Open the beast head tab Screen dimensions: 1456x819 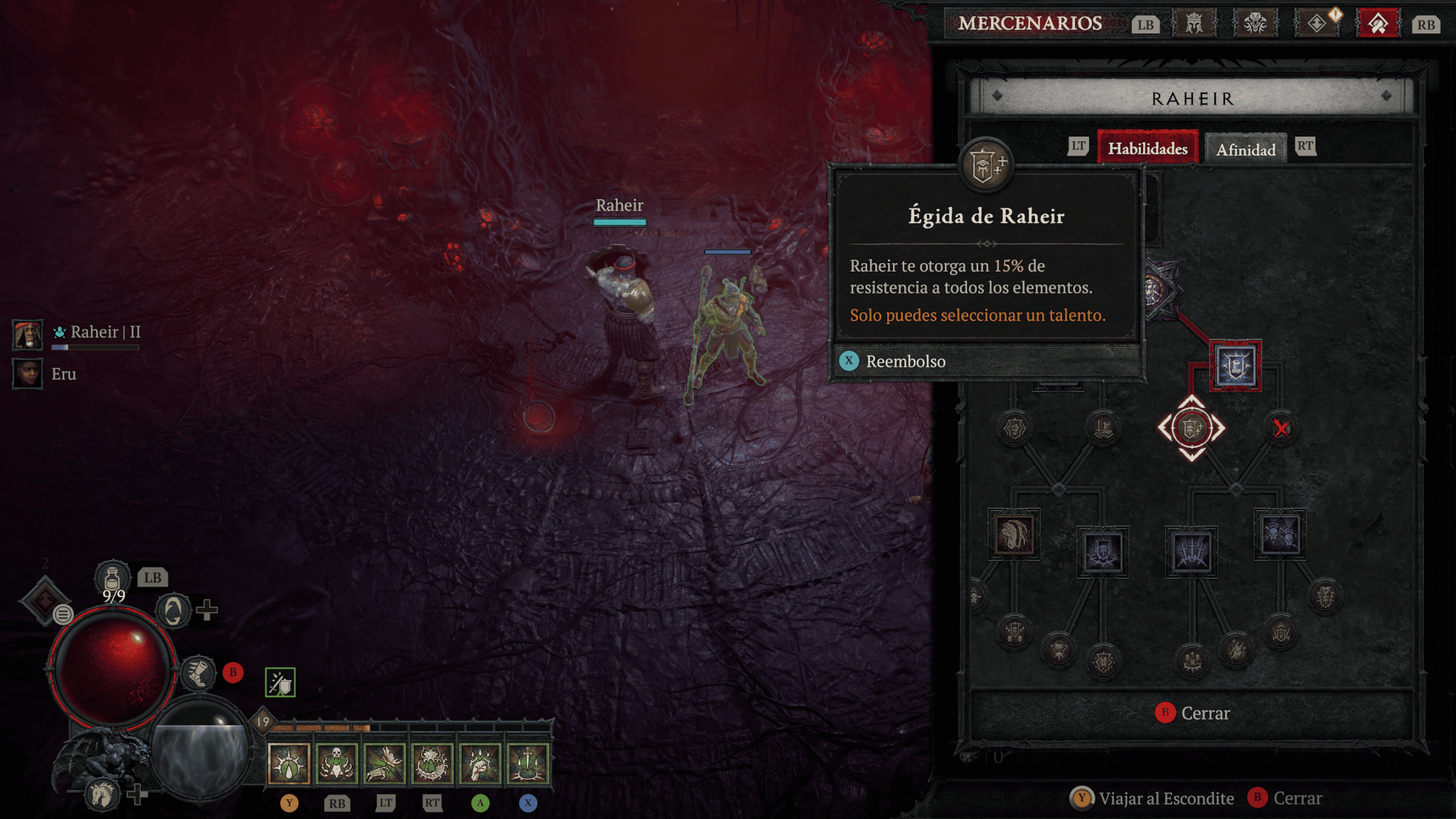pyautogui.click(x=1255, y=24)
